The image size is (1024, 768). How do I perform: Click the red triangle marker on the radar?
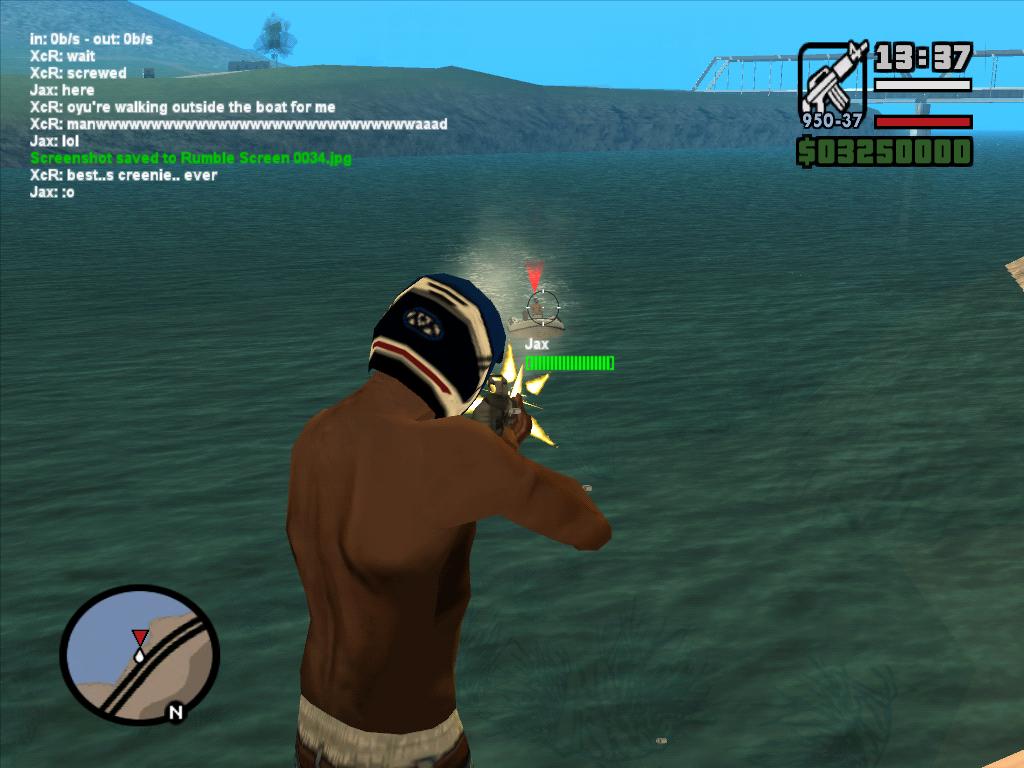tap(139, 637)
